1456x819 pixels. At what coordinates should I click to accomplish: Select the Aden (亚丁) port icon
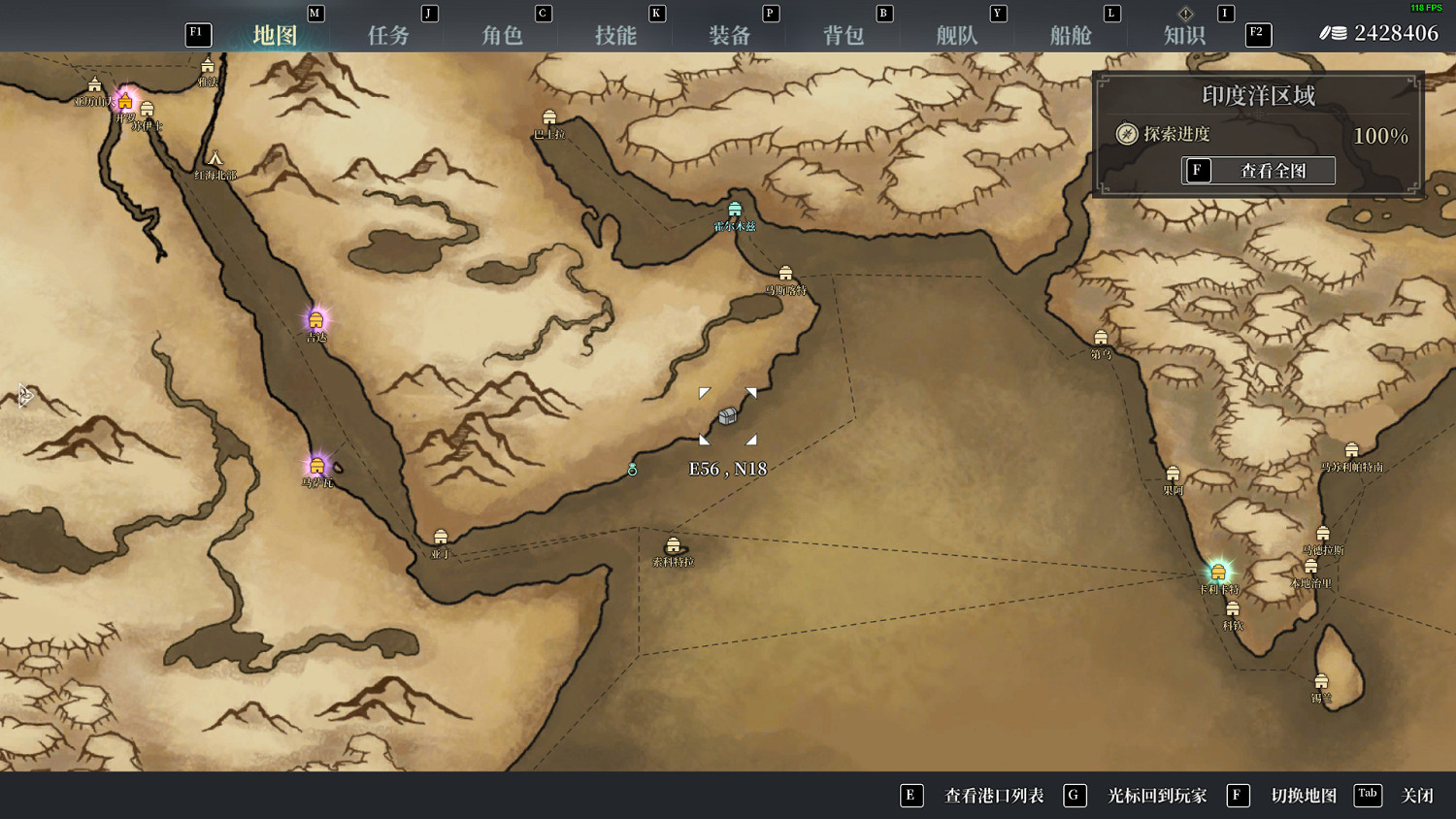(440, 535)
